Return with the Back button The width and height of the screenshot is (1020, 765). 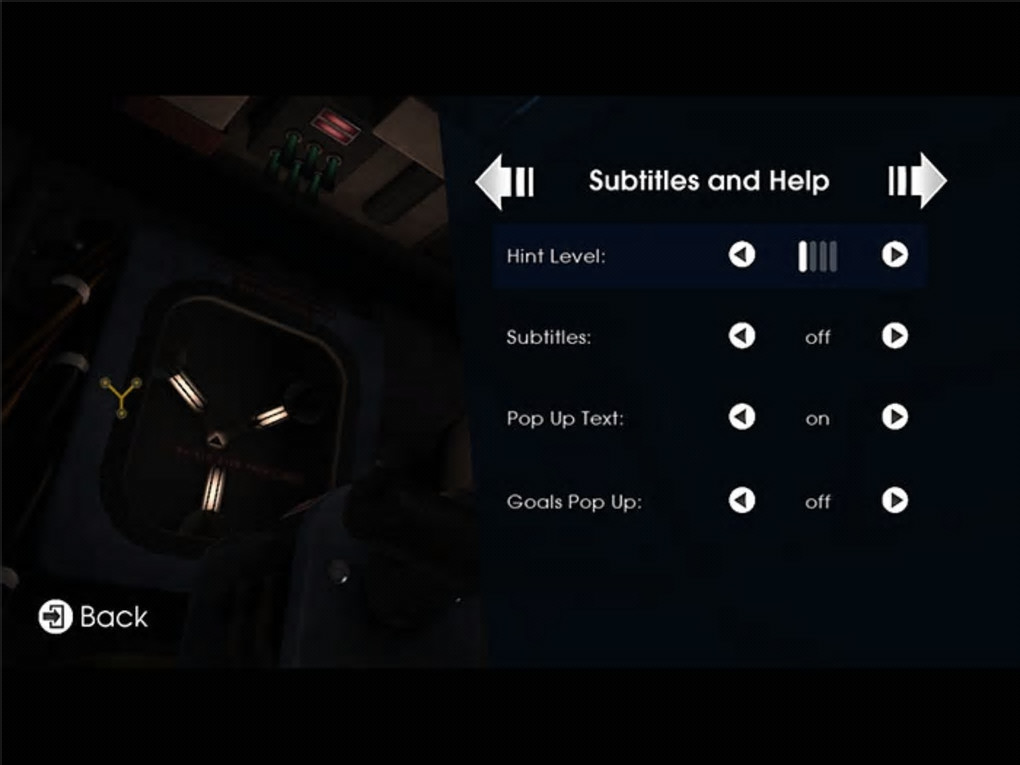point(93,617)
